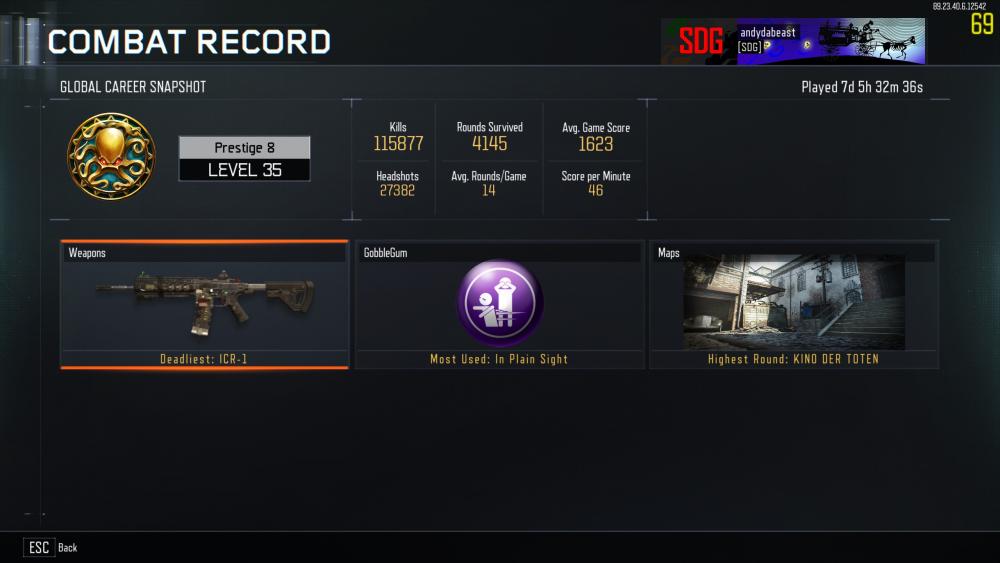Click the andydabeast player calling card
Screen dimensions: 1000x563
click(x=792, y=41)
